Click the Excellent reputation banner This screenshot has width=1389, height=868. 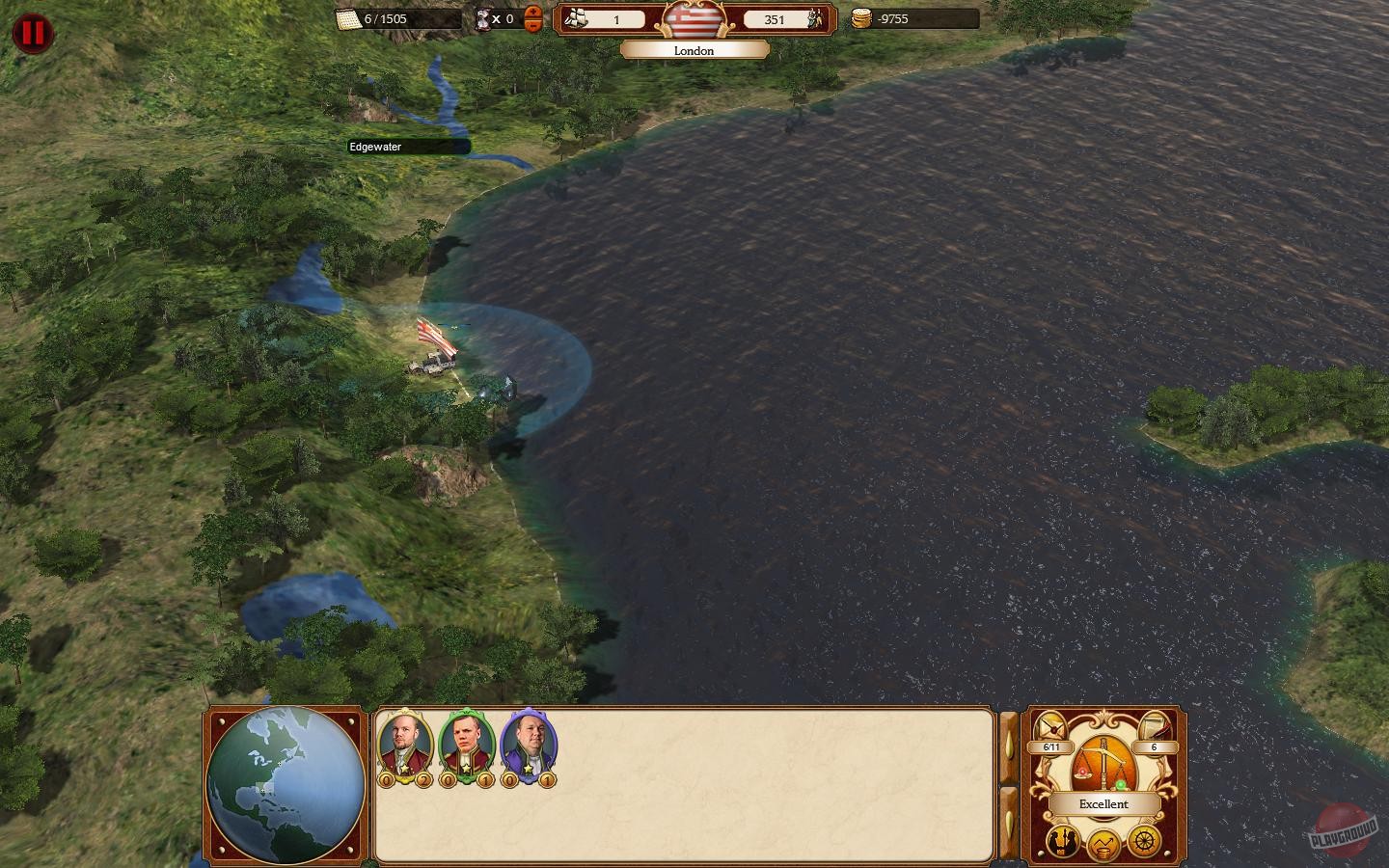(x=1103, y=803)
